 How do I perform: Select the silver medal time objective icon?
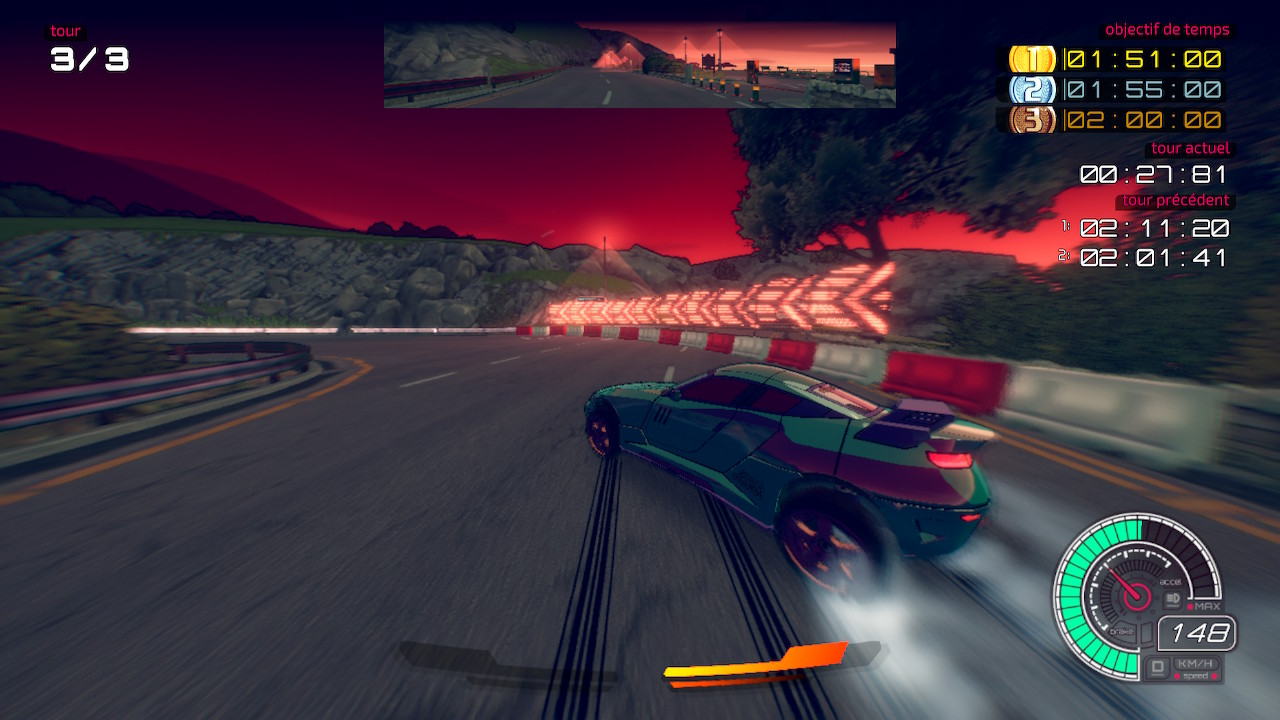point(1032,90)
